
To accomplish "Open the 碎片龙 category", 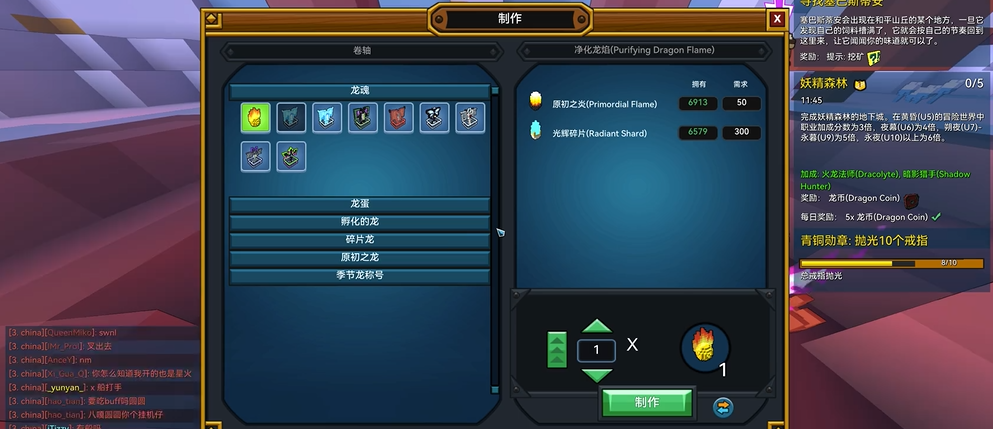I will tap(360, 240).
